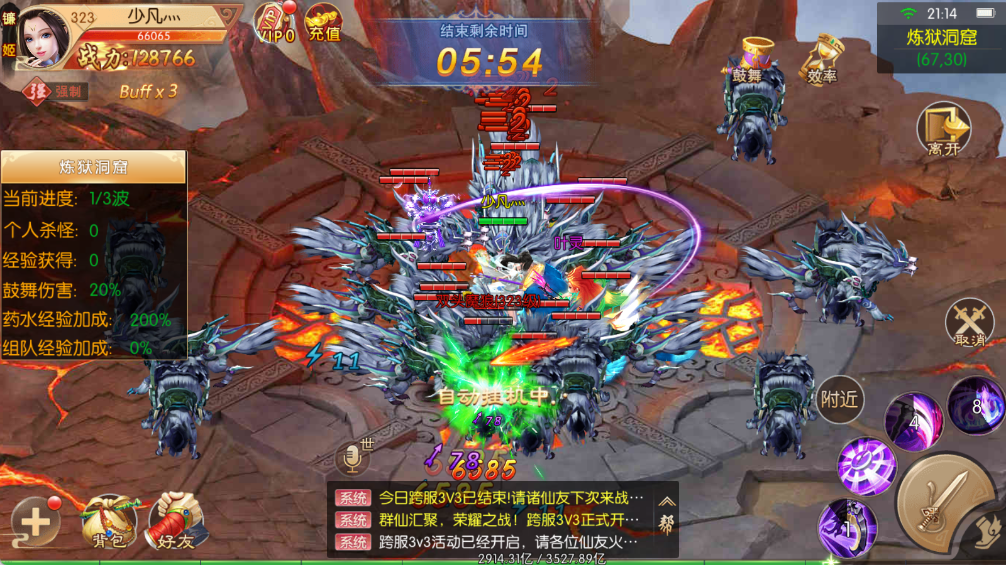Click the 取消 crossed-swords cancel button

969,323
